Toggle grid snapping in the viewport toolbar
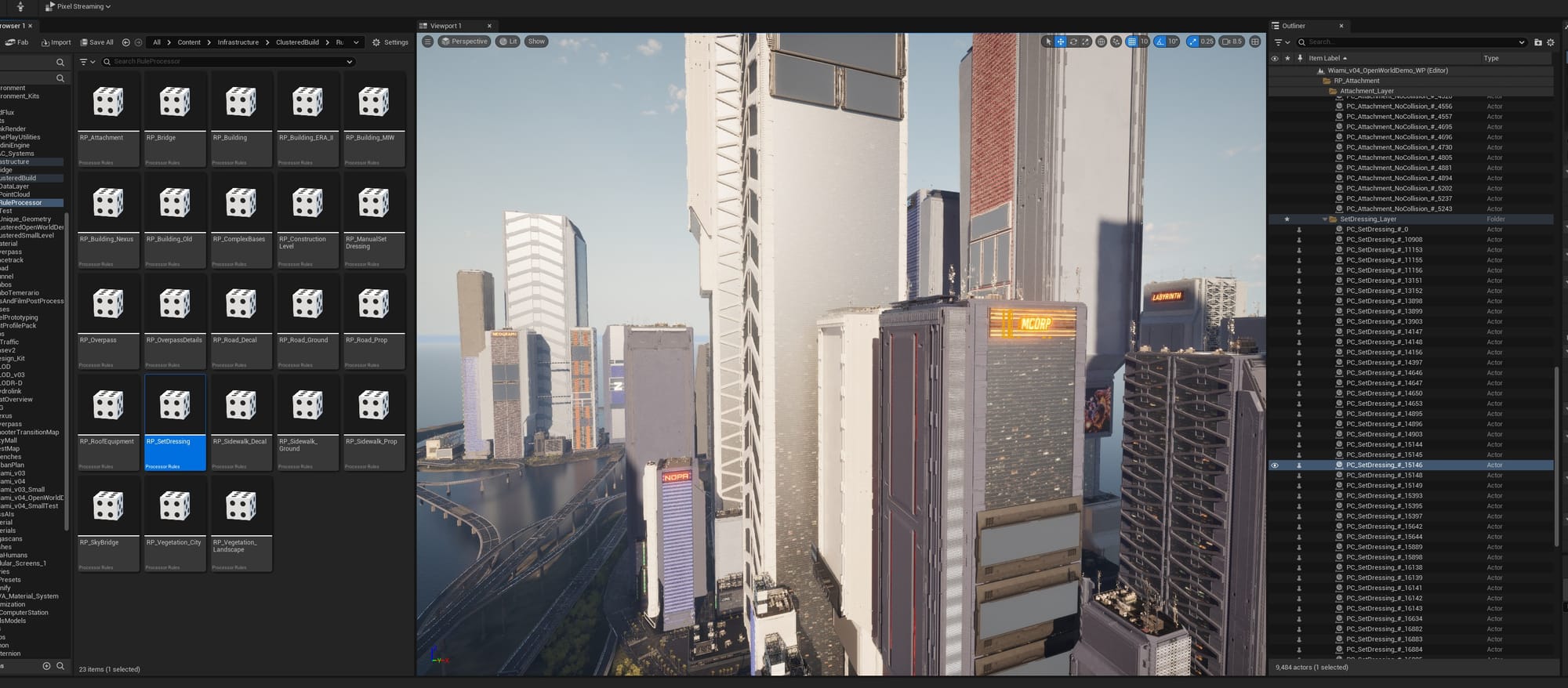The height and width of the screenshot is (688, 1568). (x=1131, y=42)
